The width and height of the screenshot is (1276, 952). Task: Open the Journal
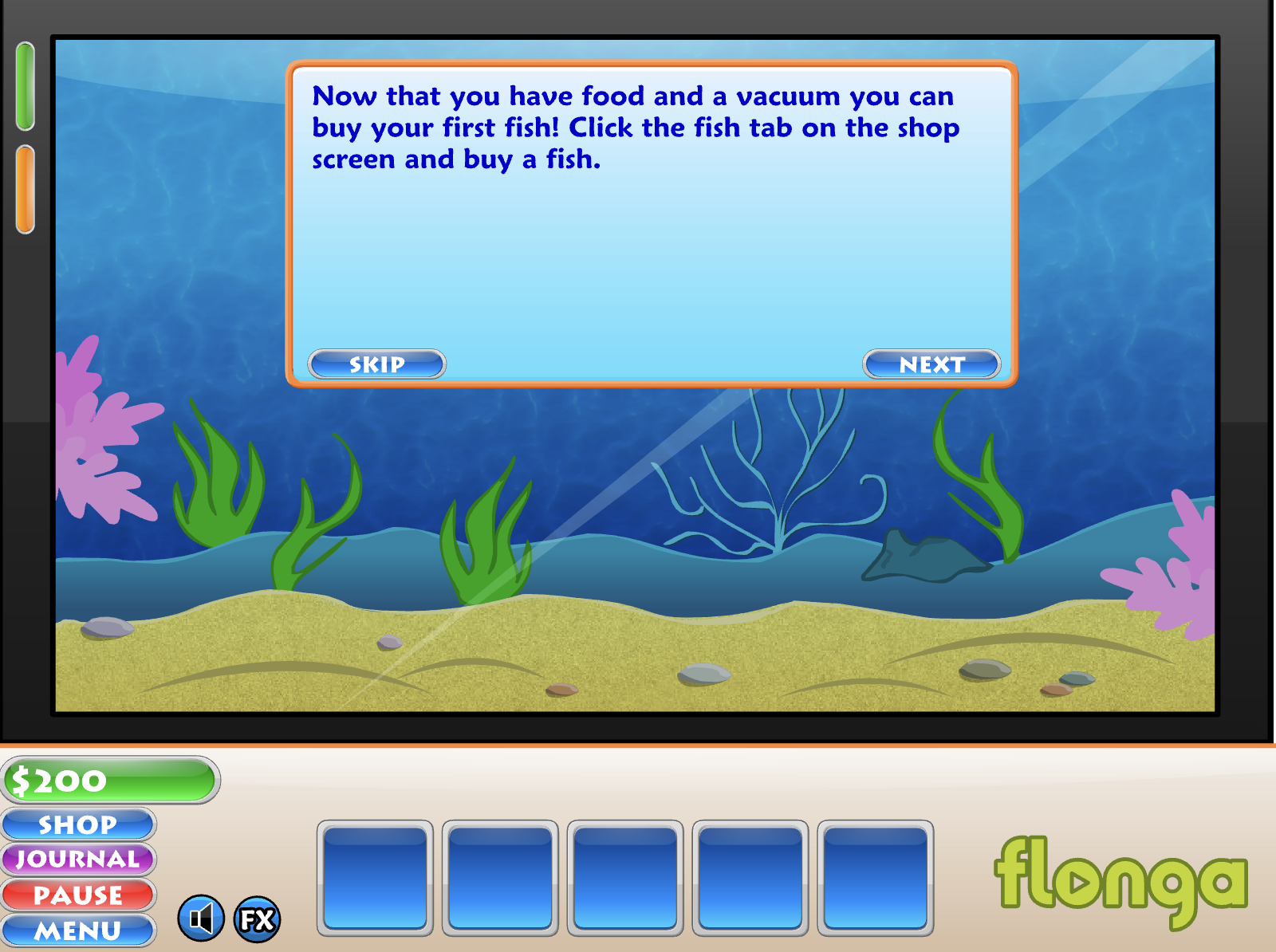(x=78, y=860)
